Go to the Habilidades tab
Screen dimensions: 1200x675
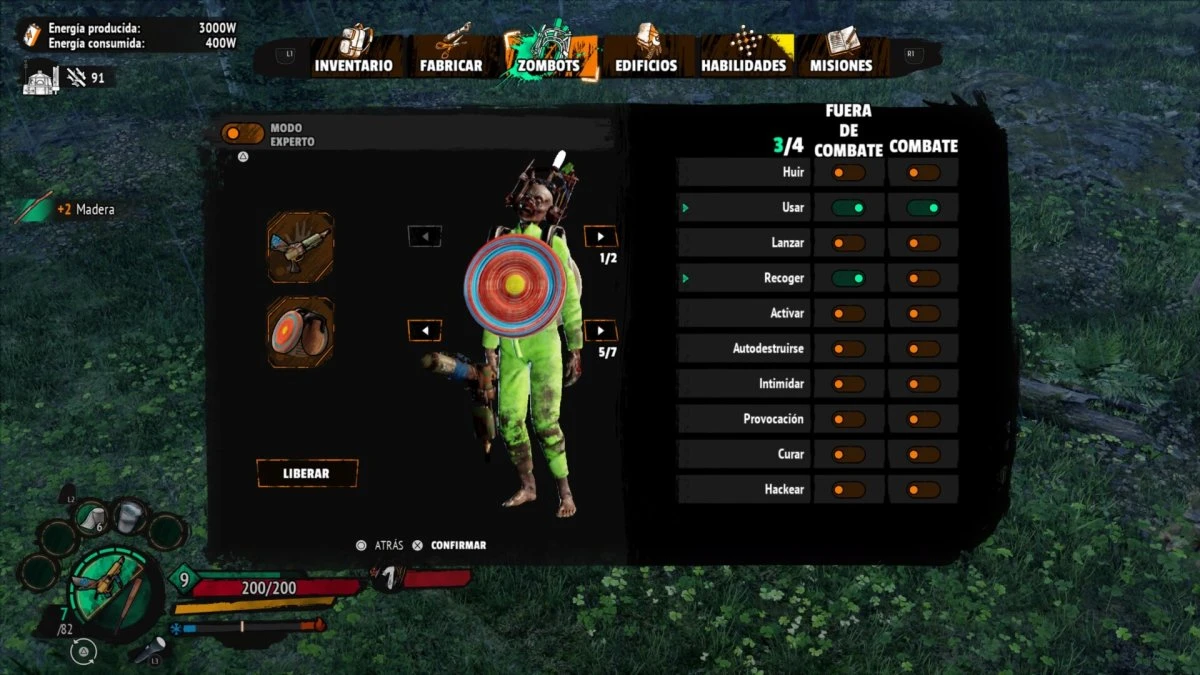pos(744,56)
